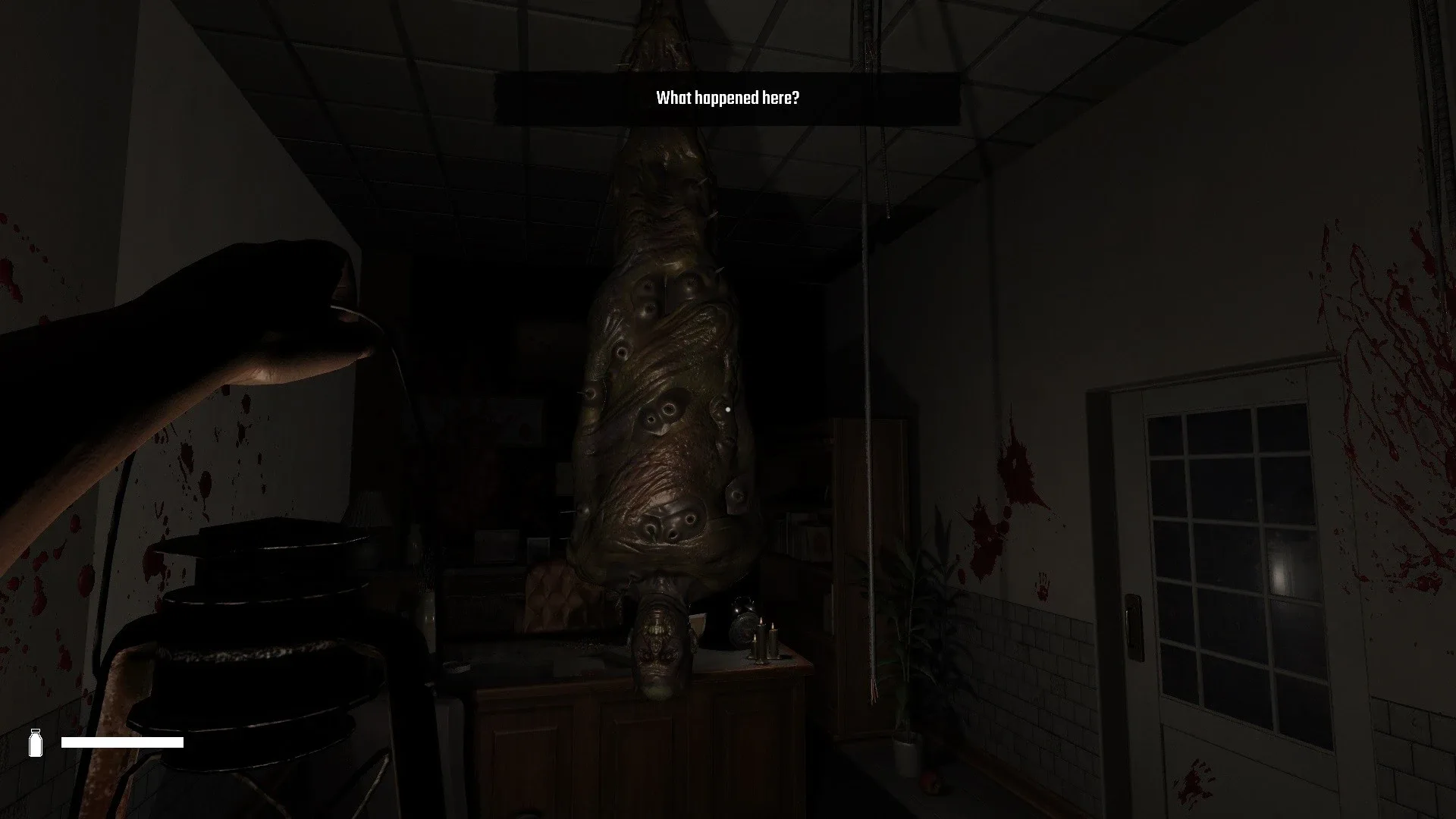Click the small white interaction dot crosshair
Viewport: 1456px width, 819px height.
729,409
